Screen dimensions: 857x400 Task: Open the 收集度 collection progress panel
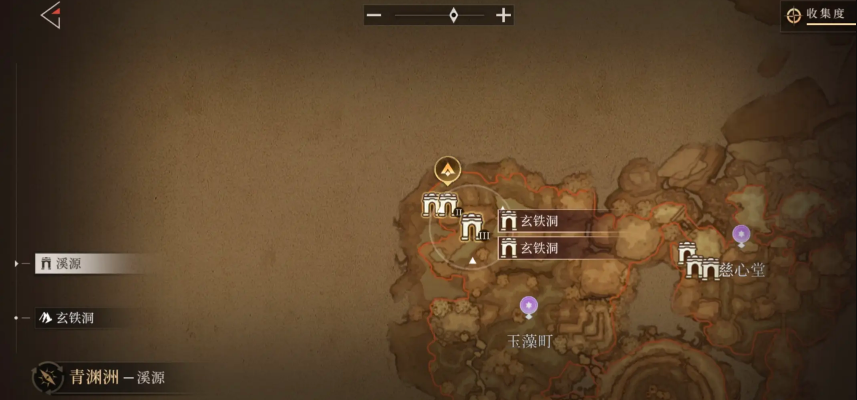(x=819, y=15)
